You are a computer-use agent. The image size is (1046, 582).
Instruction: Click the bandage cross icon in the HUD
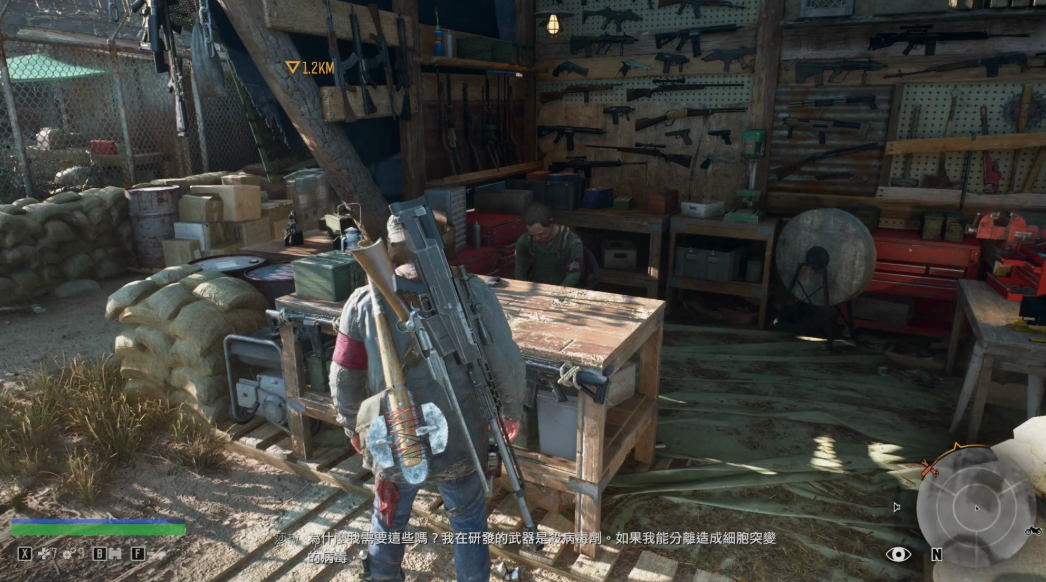click(x=43, y=554)
